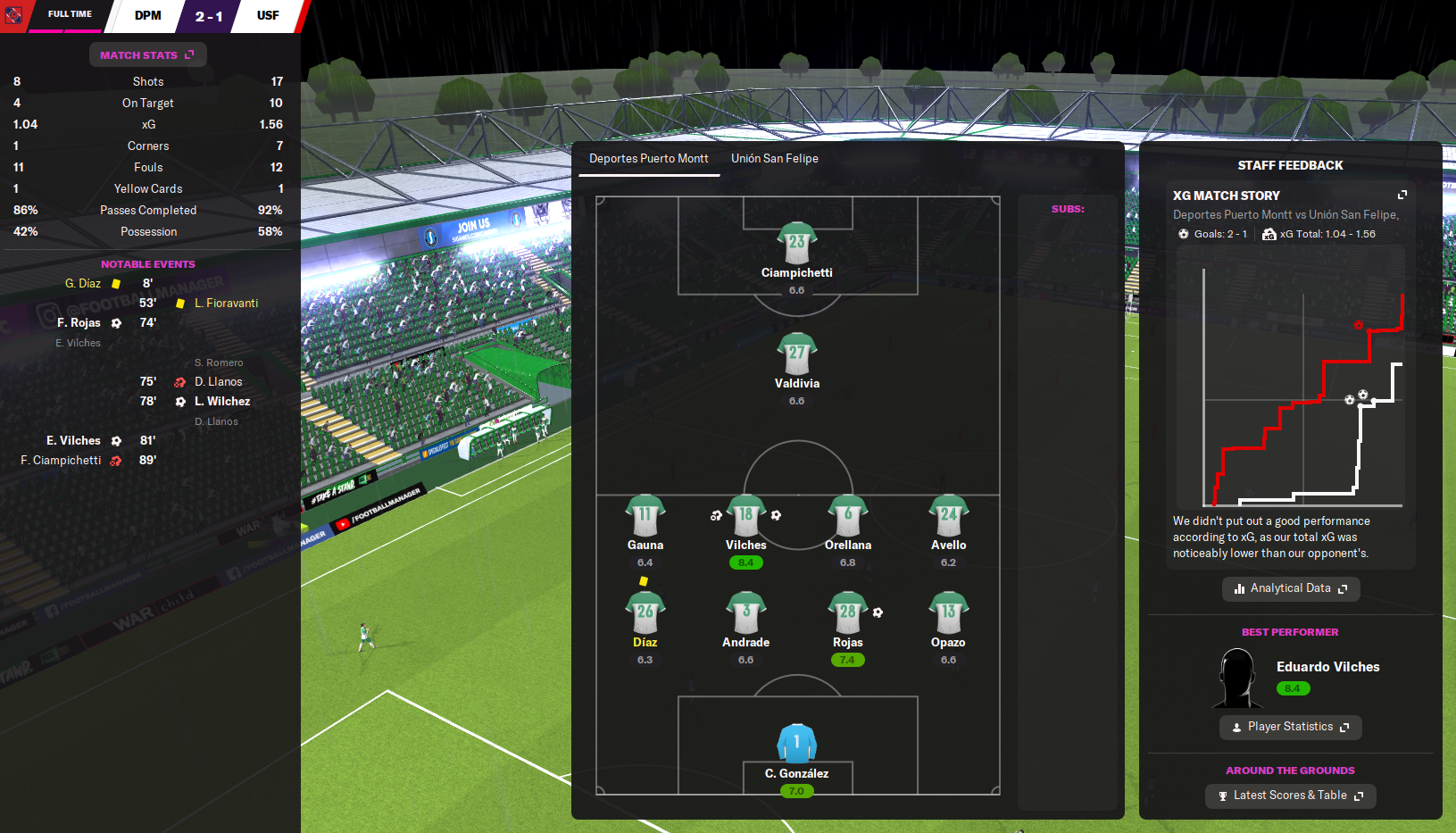Switch to the Unión San Felipe tab
1456x833 pixels.
pos(774,159)
